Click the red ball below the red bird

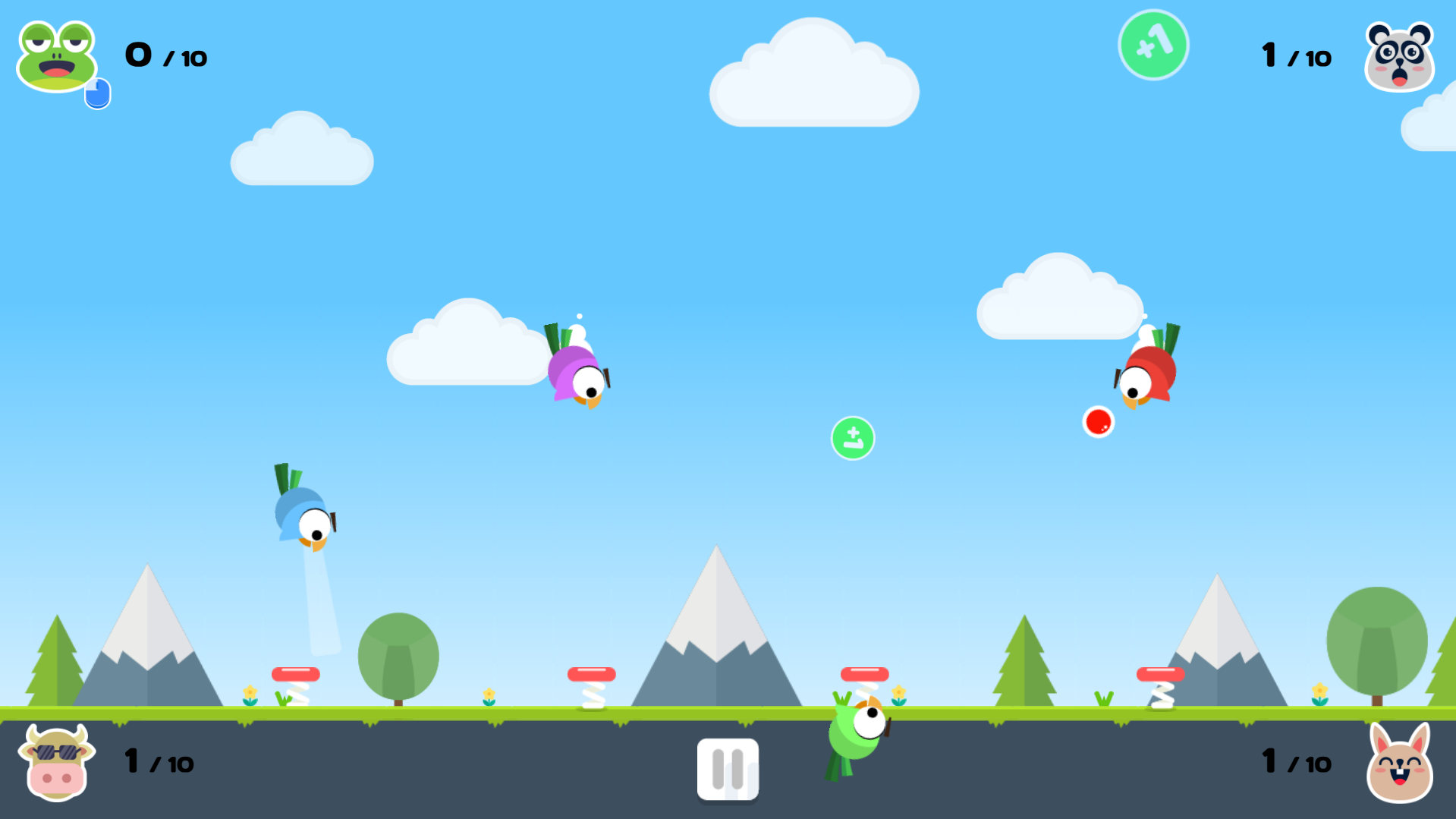click(x=1099, y=422)
